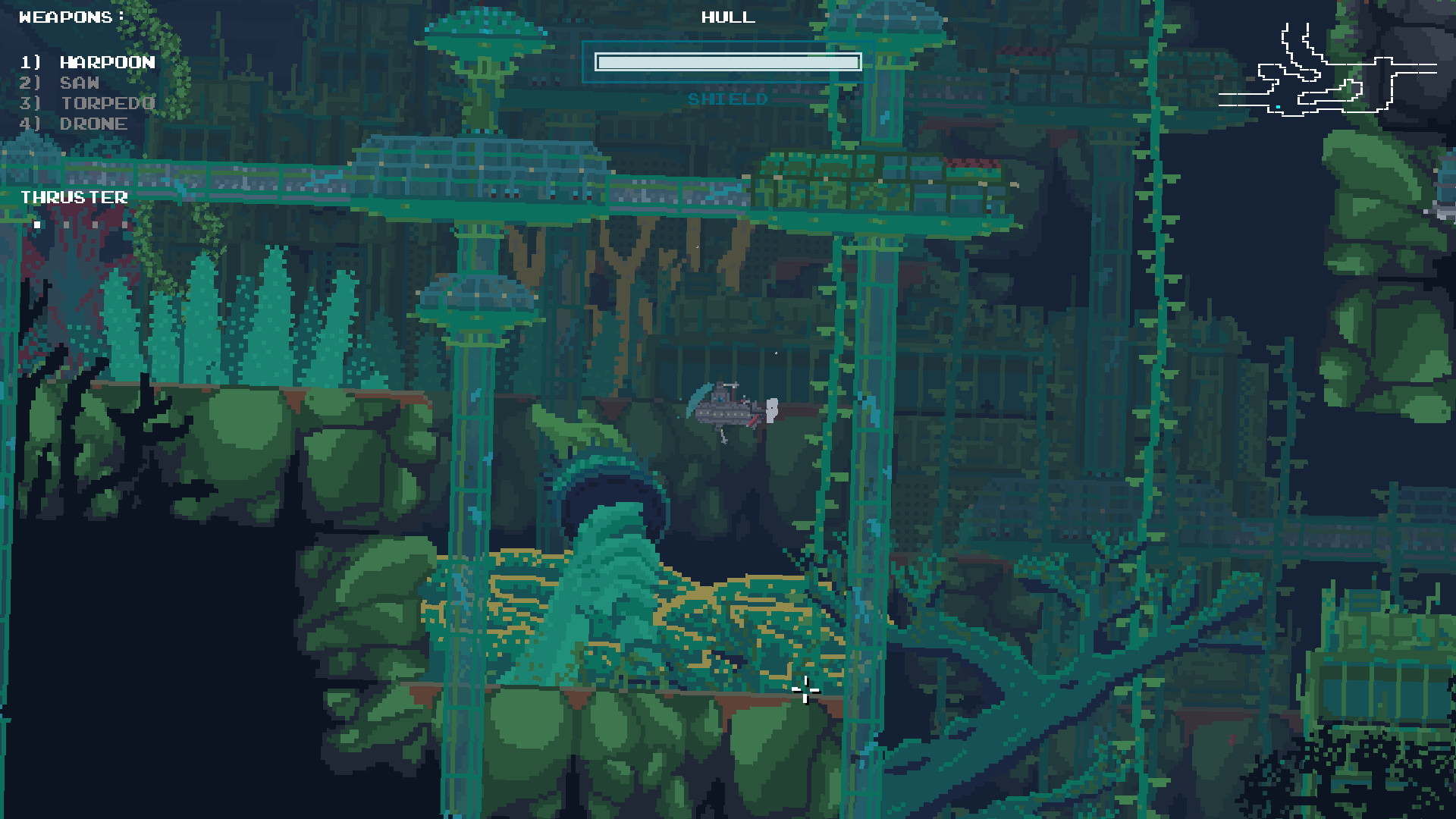Toggle the SHIELD indicator

726,99
